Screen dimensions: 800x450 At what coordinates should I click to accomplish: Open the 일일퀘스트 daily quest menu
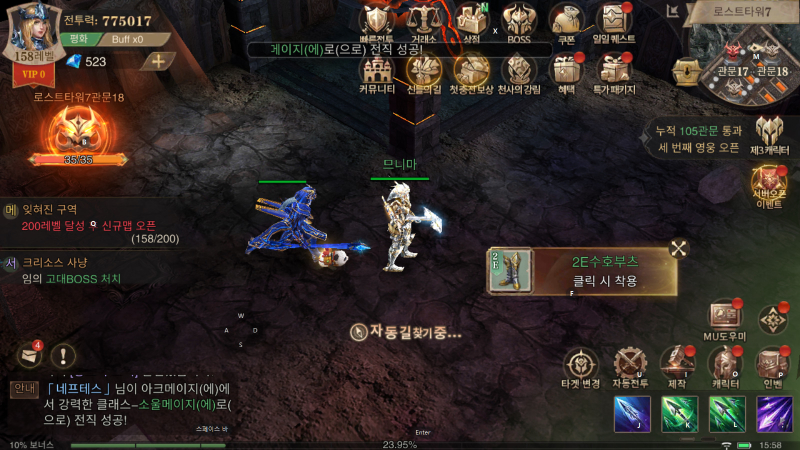(x=612, y=21)
